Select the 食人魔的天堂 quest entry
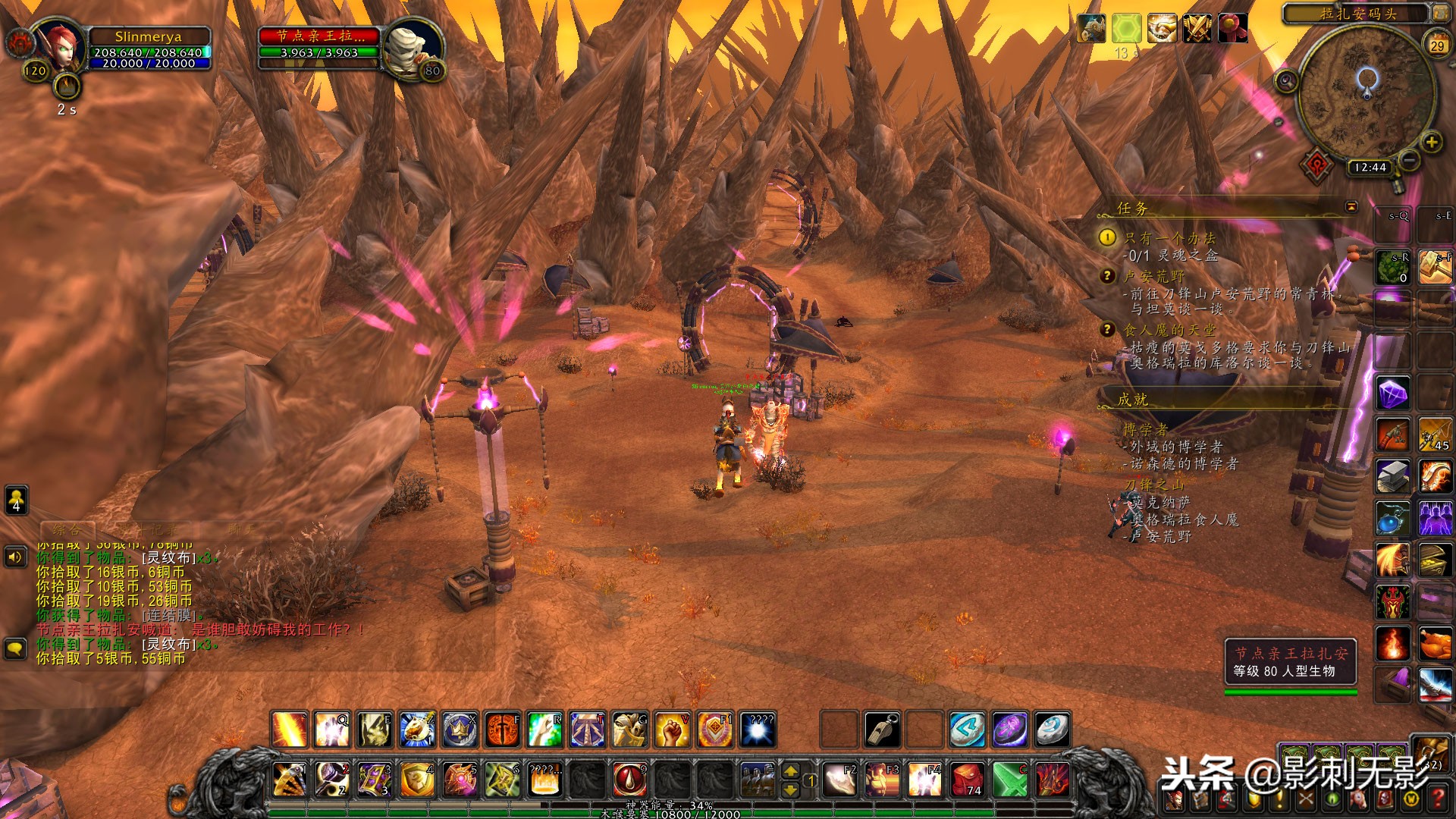This screenshot has width=1456, height=819. (1169, 330)
